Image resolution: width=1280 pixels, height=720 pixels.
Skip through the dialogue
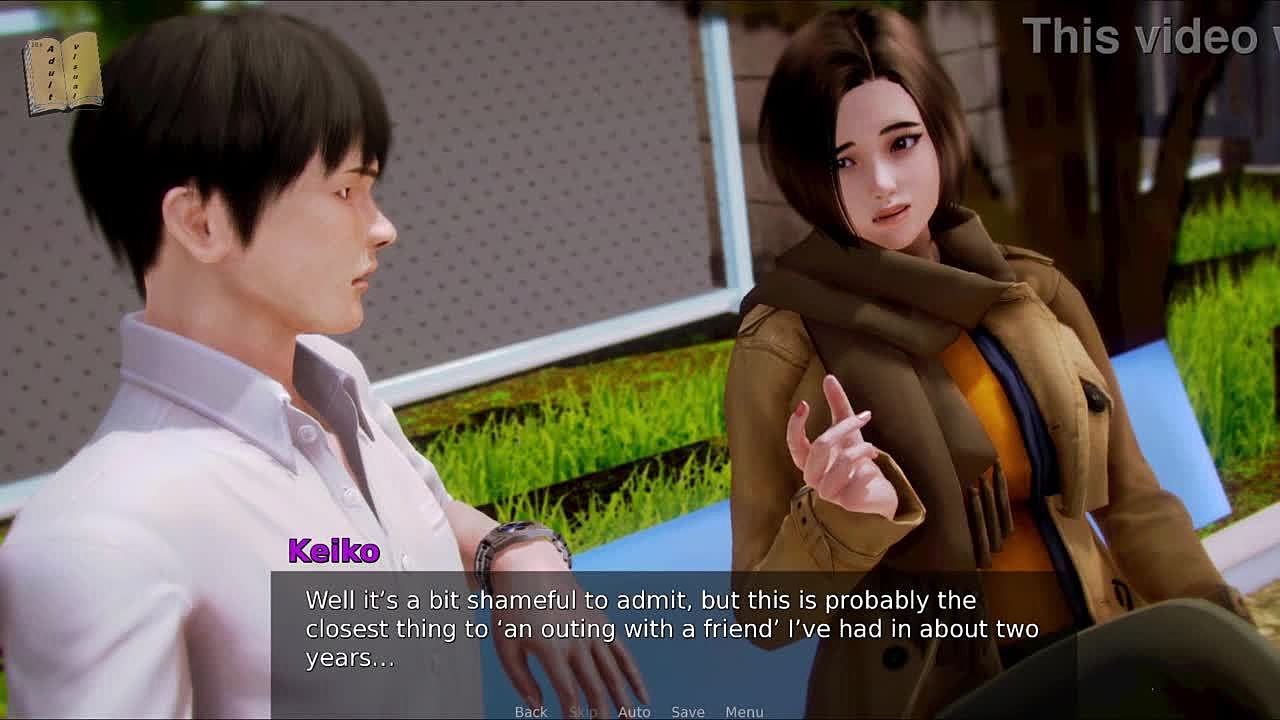click(x=582, y=711)
